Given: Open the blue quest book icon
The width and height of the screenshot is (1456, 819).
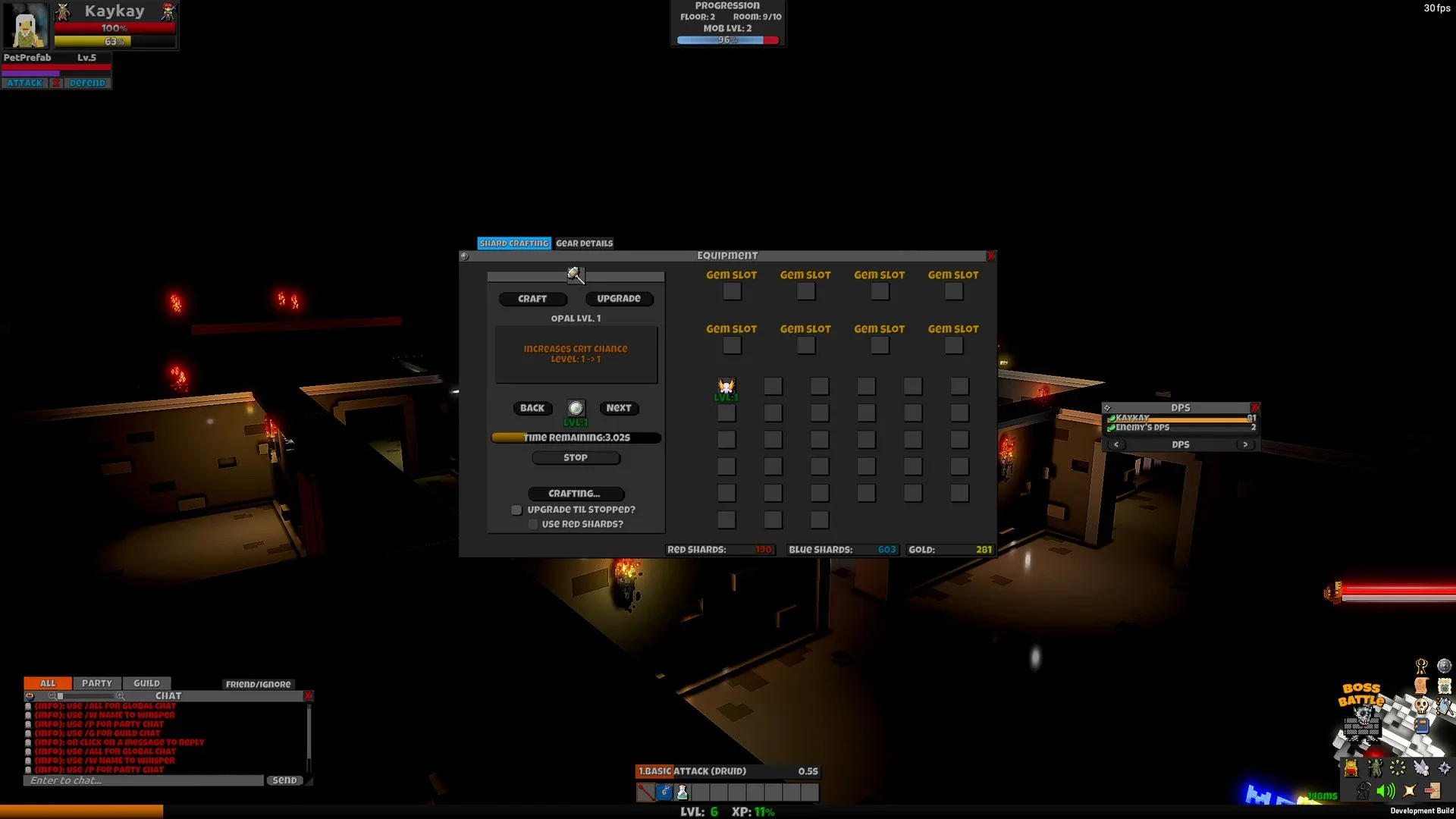Looking at the screenshot, I should (1422, 725).
